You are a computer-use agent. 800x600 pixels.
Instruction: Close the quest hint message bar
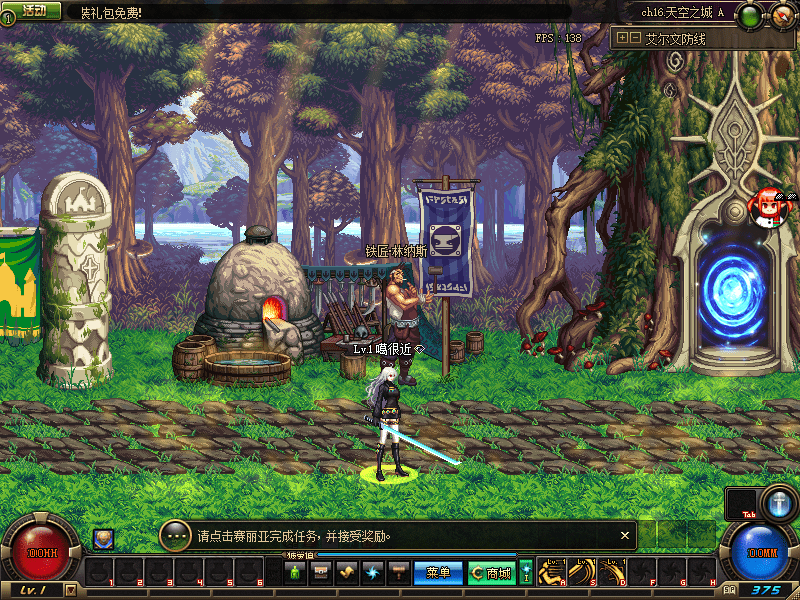coord(625,536)
